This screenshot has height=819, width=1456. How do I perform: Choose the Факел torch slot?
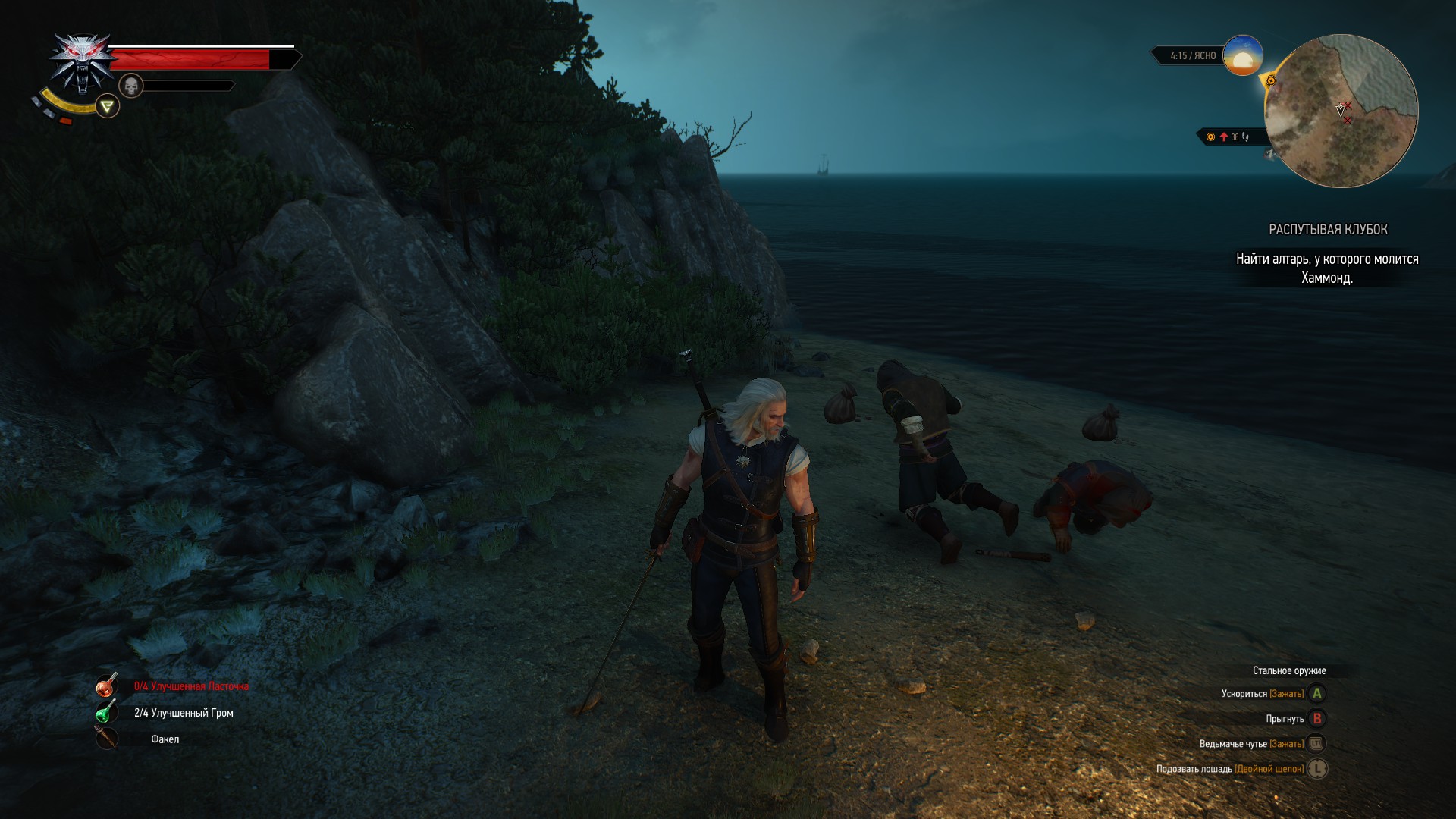click(106, 738)
